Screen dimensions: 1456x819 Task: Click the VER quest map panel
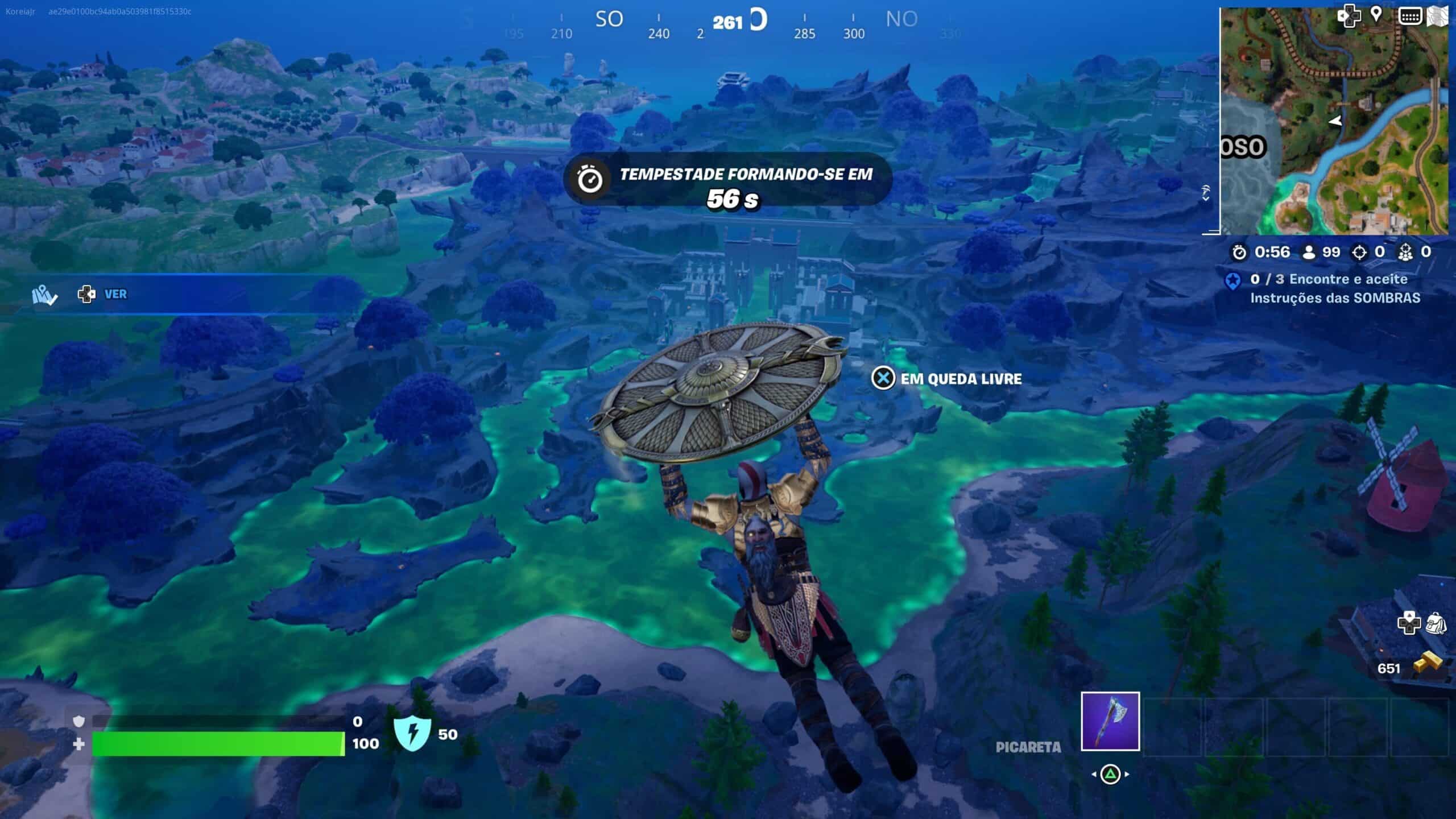[x=115, y=294]
